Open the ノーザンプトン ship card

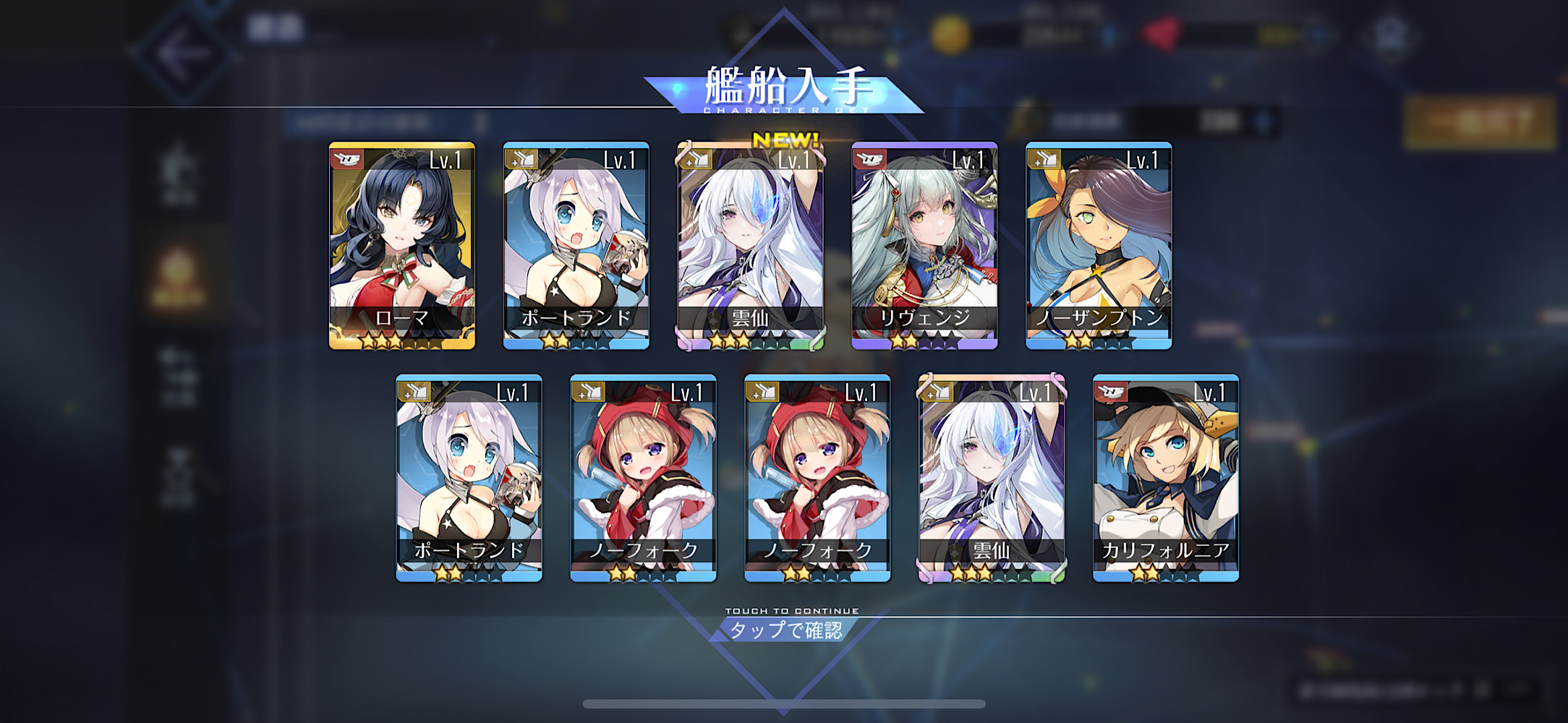pos(1099,246)
